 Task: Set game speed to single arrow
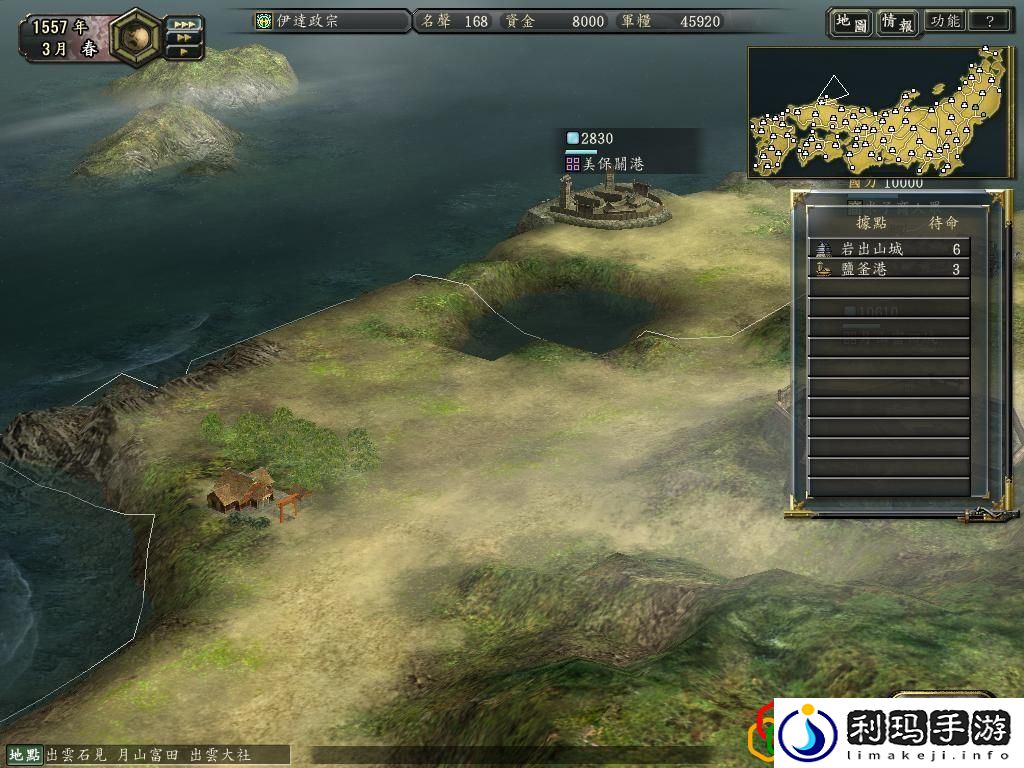(x=183, y=50)
